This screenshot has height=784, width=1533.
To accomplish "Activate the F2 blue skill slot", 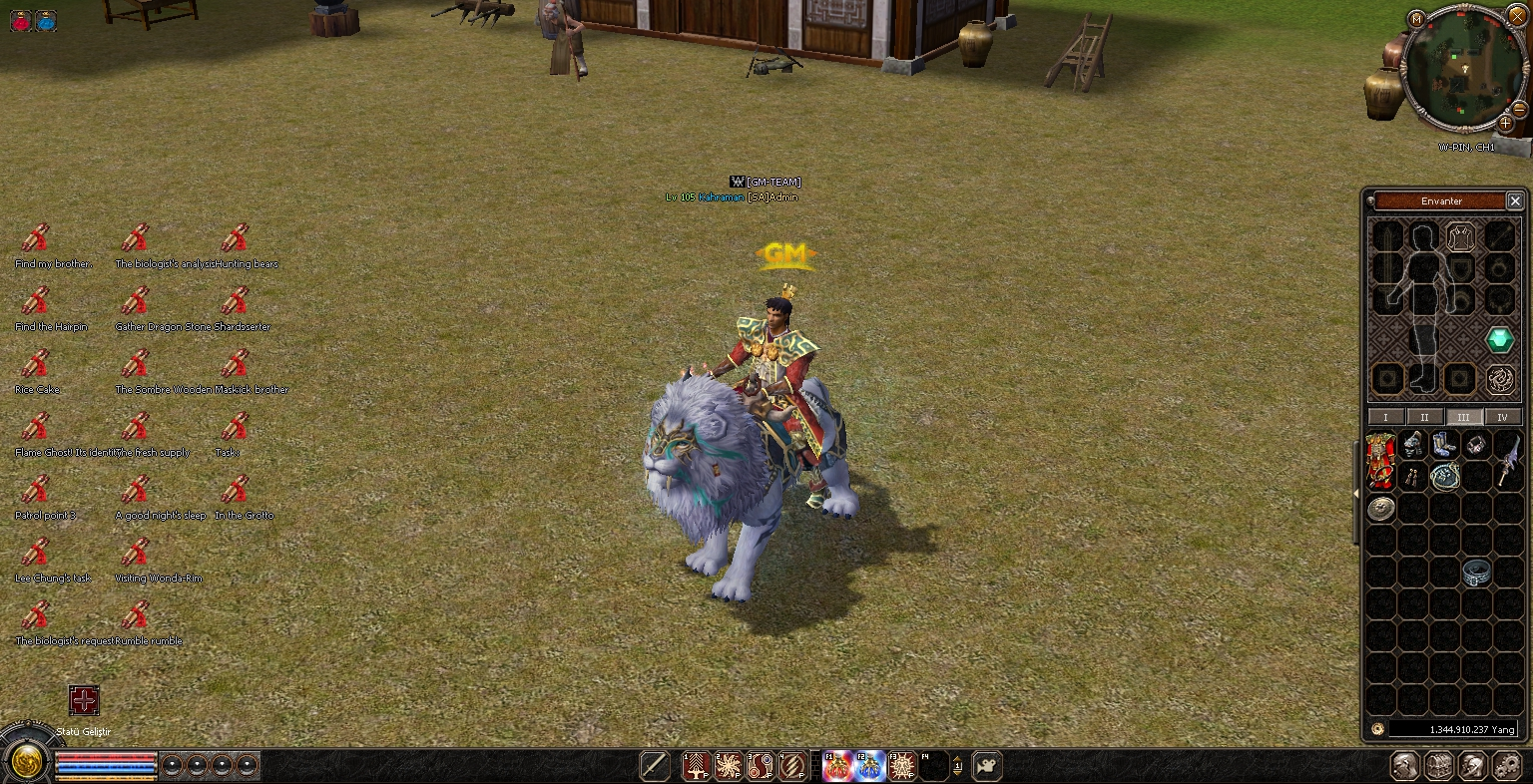I will [x=870, y=766].
